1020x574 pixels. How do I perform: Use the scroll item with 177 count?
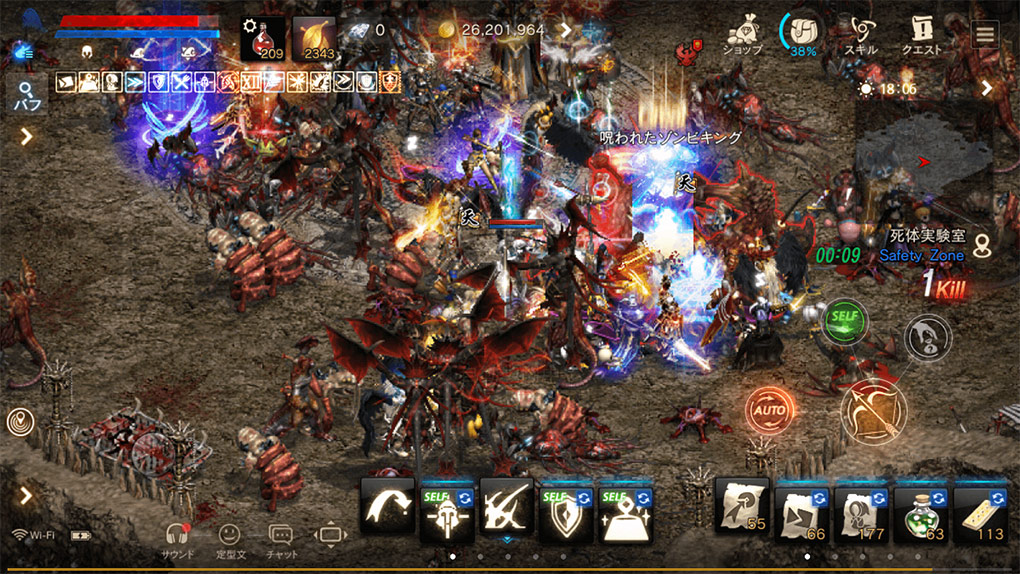[x=861, y=511]
